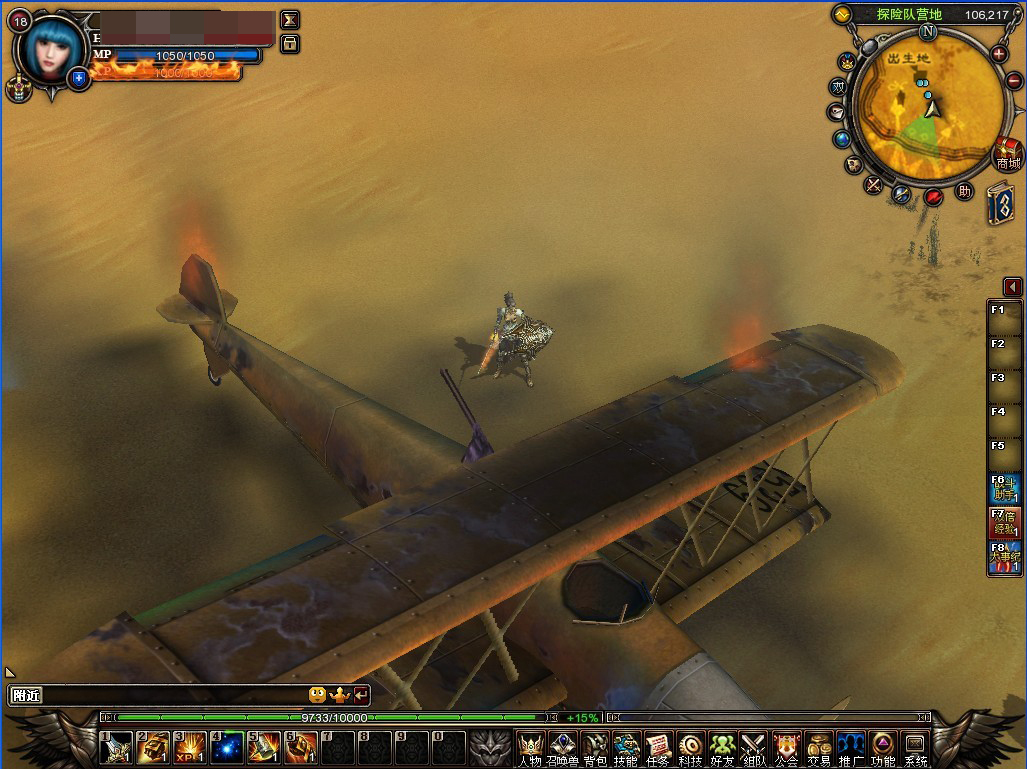The image size is (1027, 769).
Task: Select the 附近 nearby chat channel
Action: coord(26,695)
